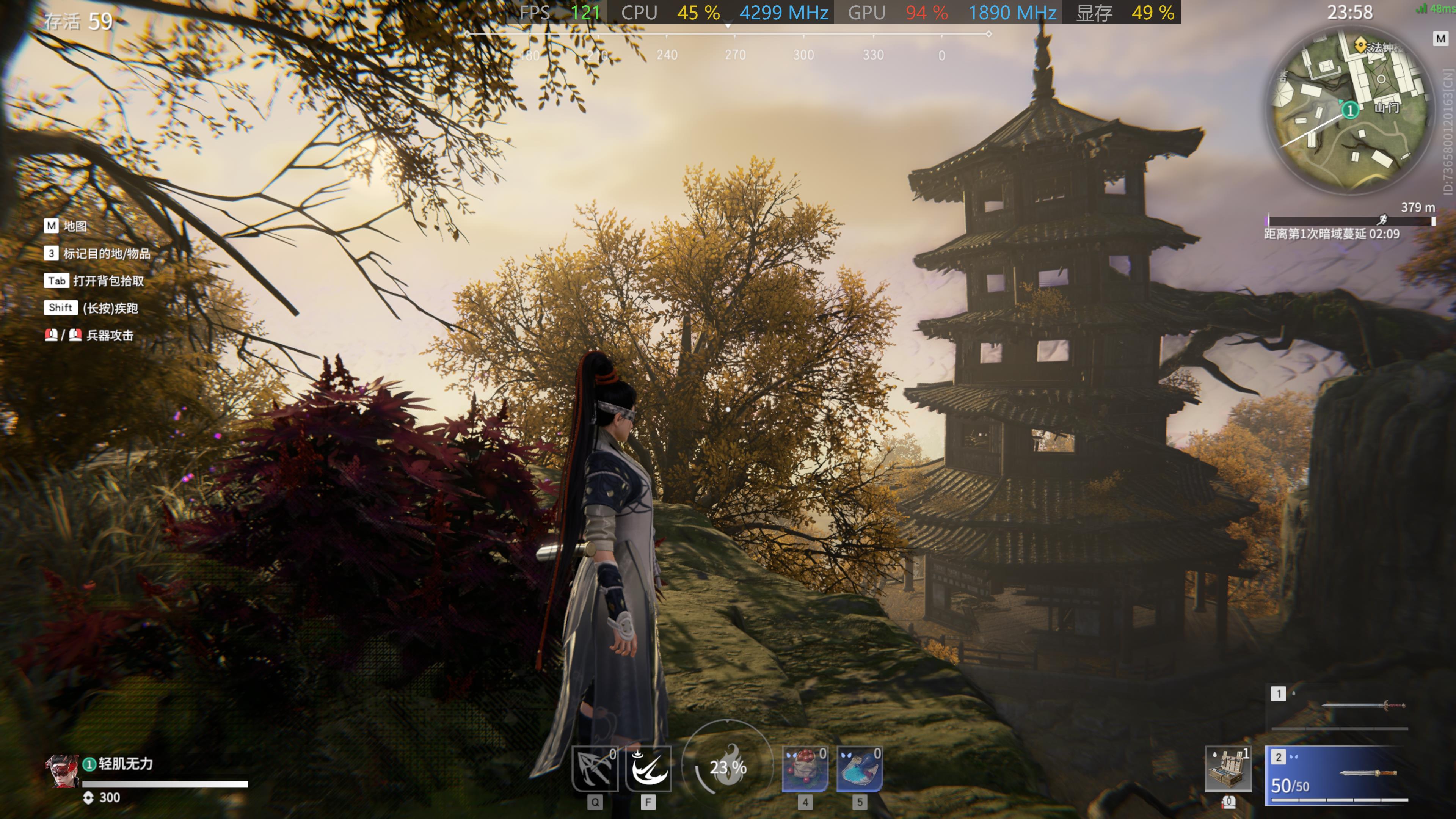This screenshot has width=1456, height=819.
Task: Select the red fruit bag item slot
Action: 805,768
